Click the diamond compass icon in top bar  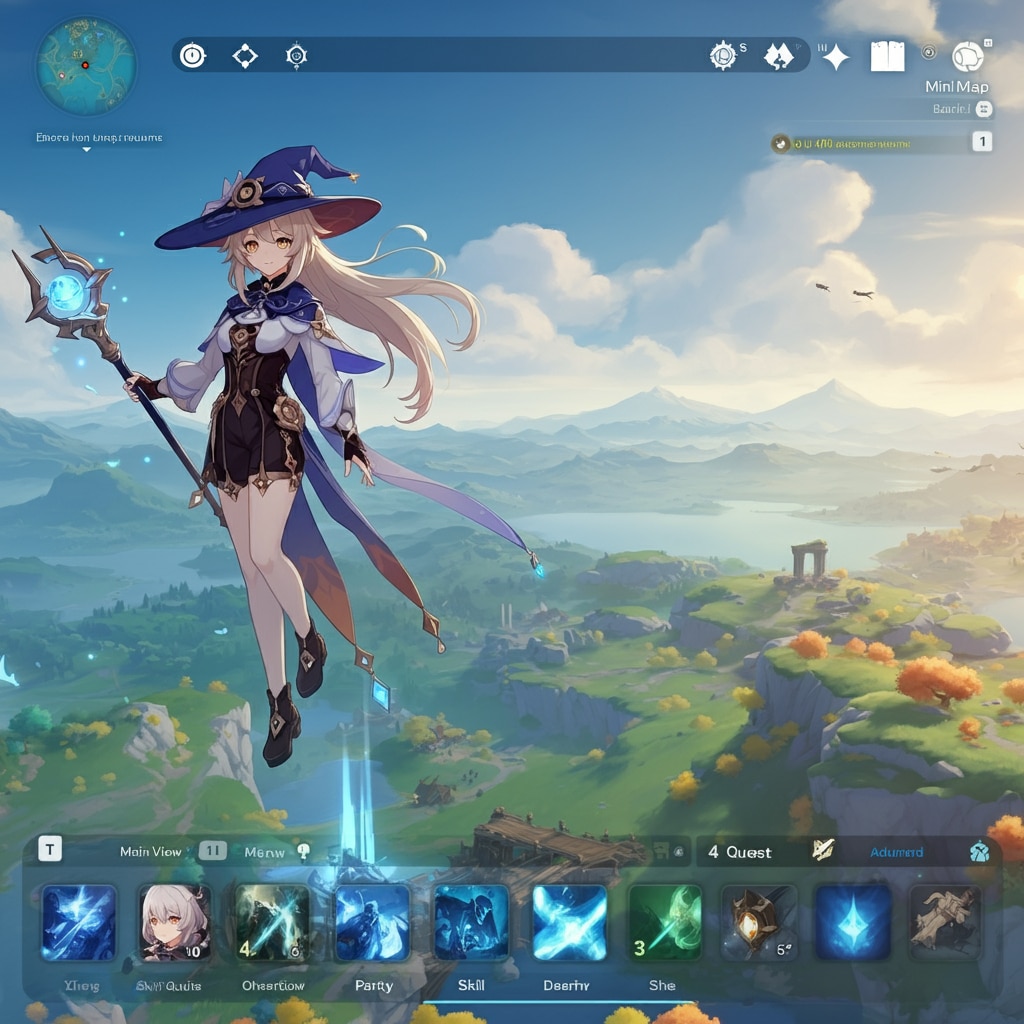point(244,56)
